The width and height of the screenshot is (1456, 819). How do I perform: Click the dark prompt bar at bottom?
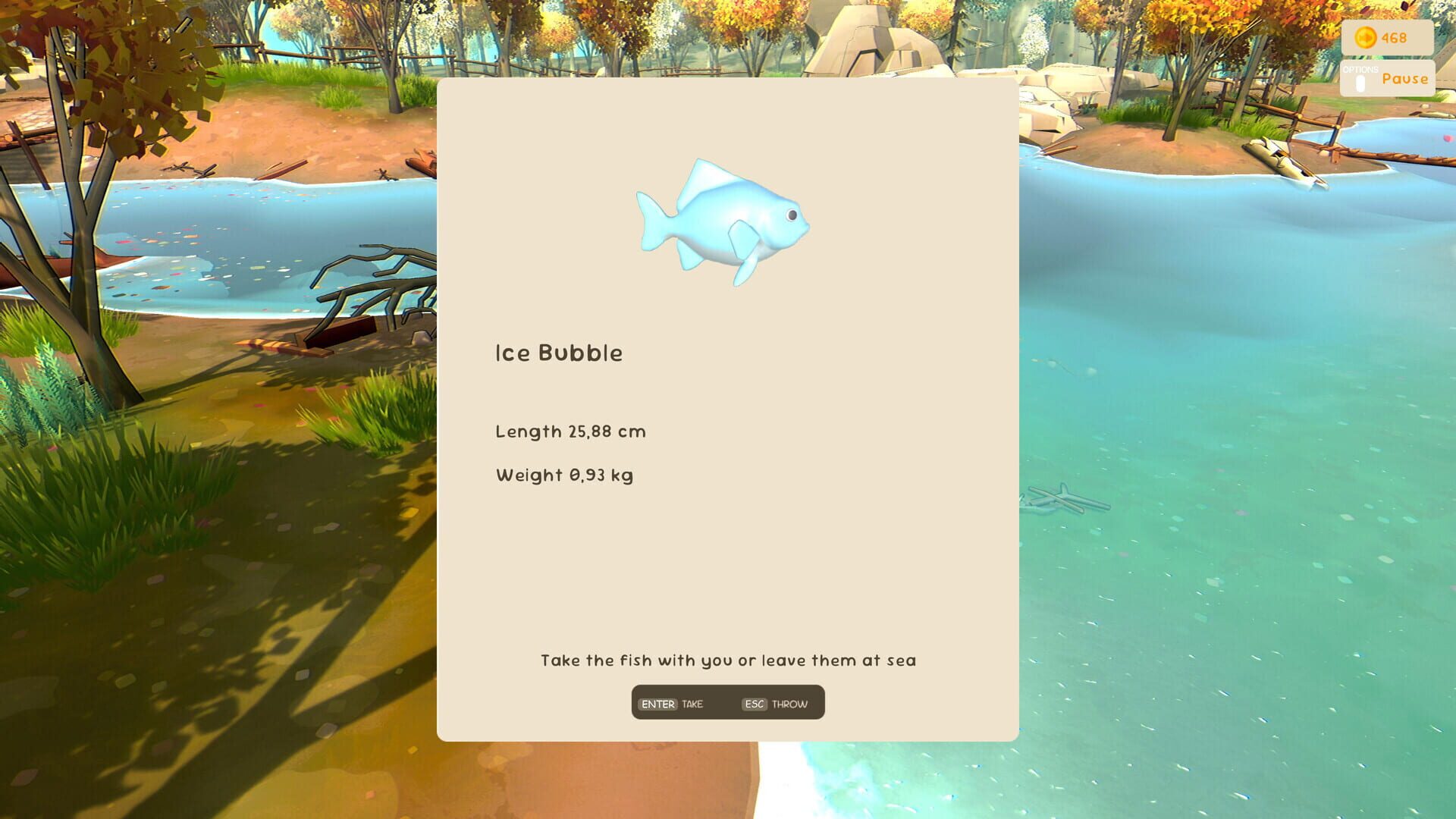point(727,702)
